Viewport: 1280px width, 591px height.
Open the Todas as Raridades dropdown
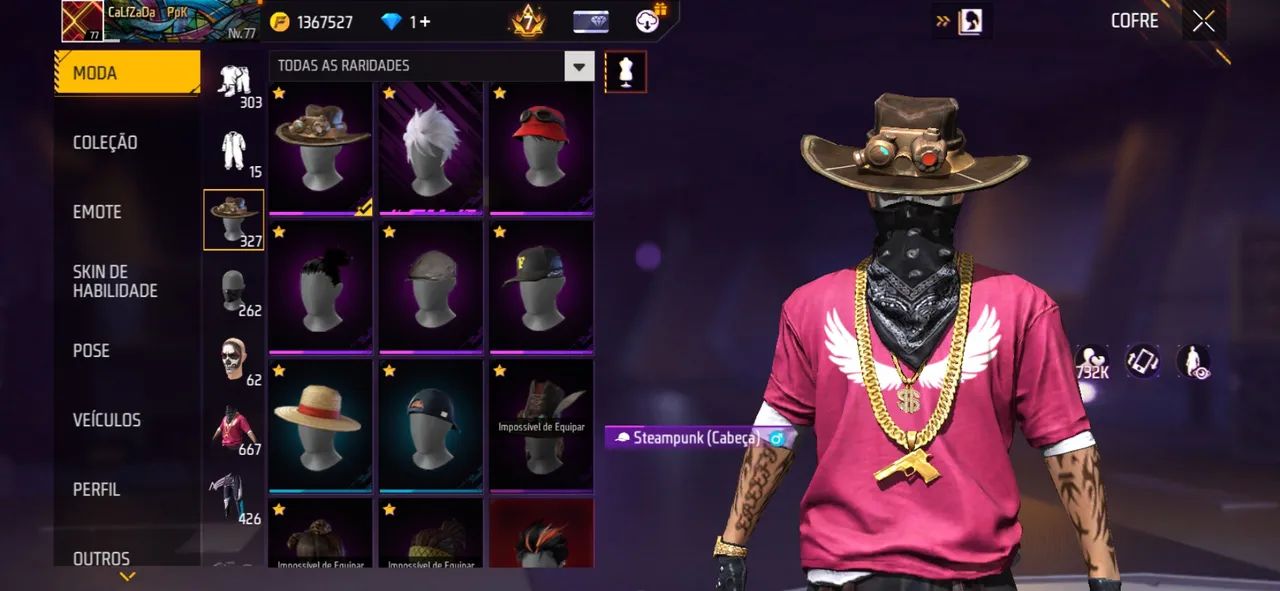coord(431,66)
